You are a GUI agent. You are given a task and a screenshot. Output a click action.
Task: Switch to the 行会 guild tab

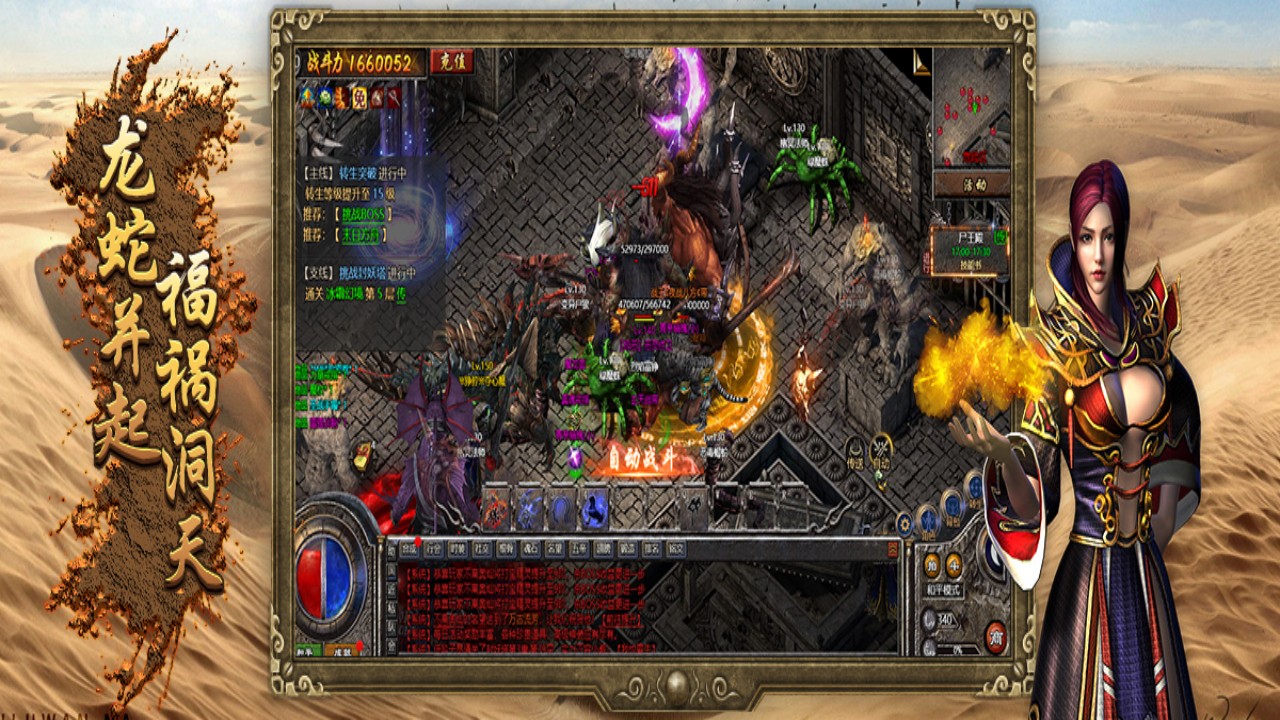[433, 548]
